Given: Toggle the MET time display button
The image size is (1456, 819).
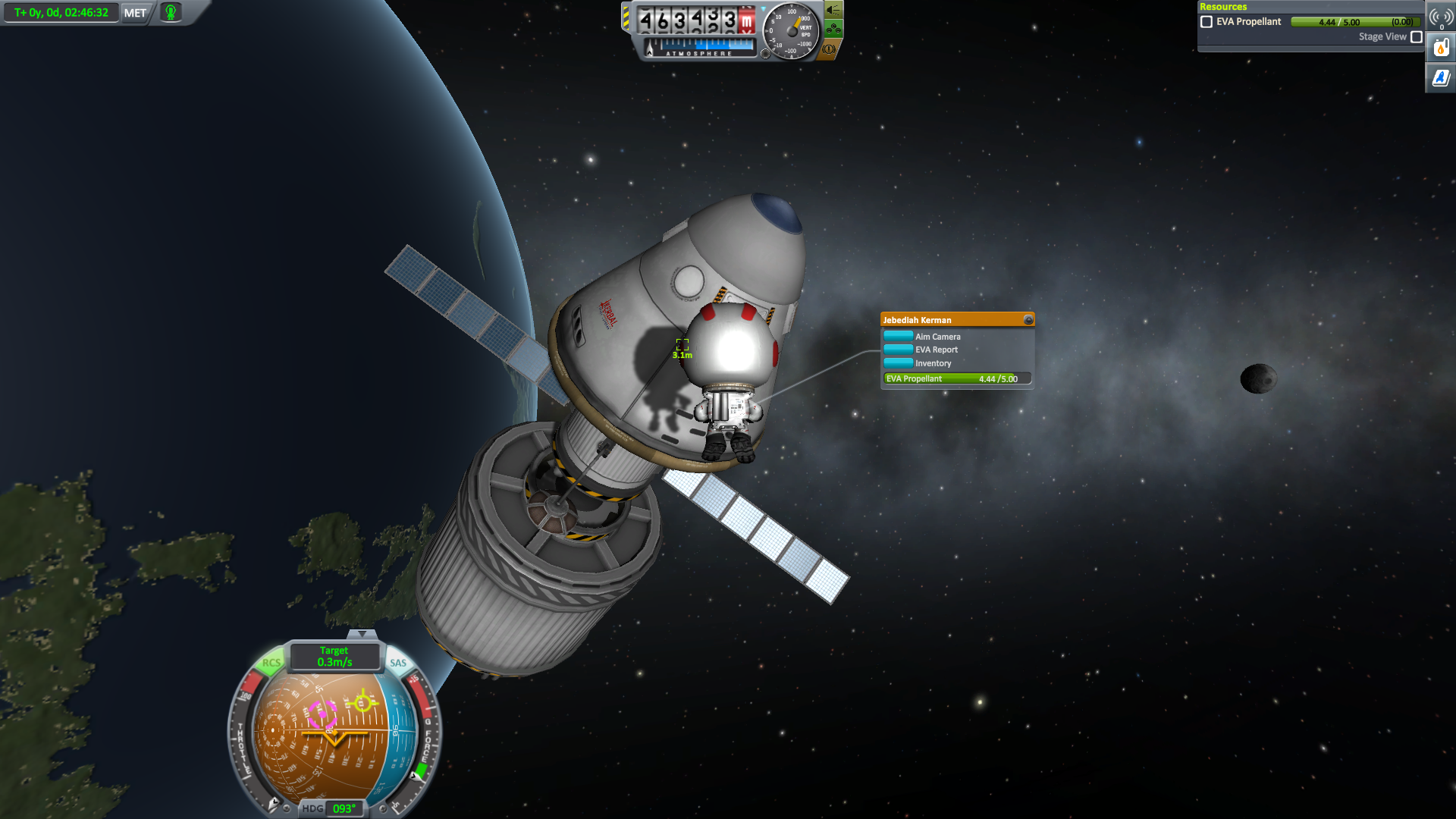Looking at the screenshot, I should pos(135,13).
